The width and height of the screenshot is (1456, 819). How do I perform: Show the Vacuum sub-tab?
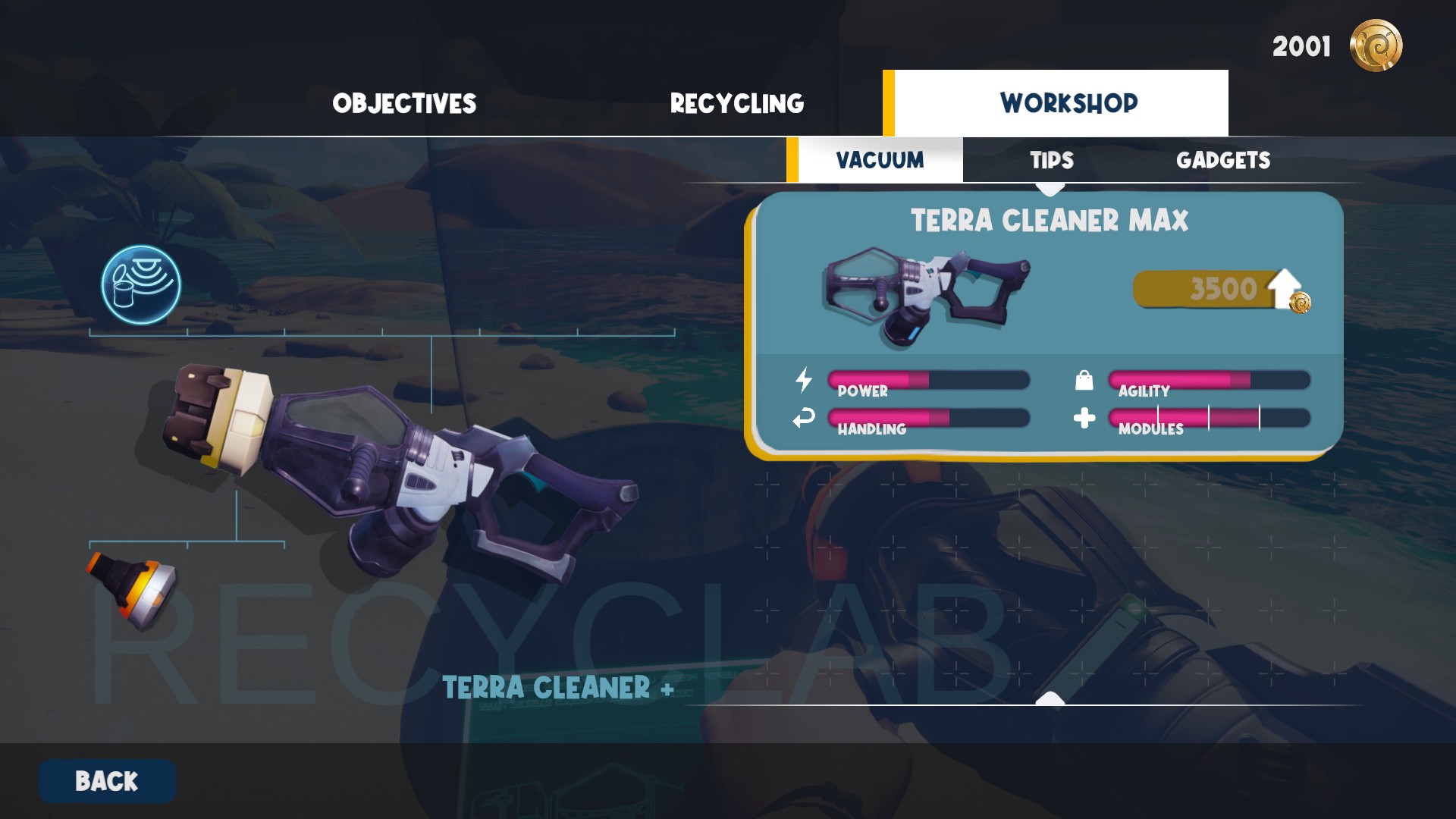(880, 160)
